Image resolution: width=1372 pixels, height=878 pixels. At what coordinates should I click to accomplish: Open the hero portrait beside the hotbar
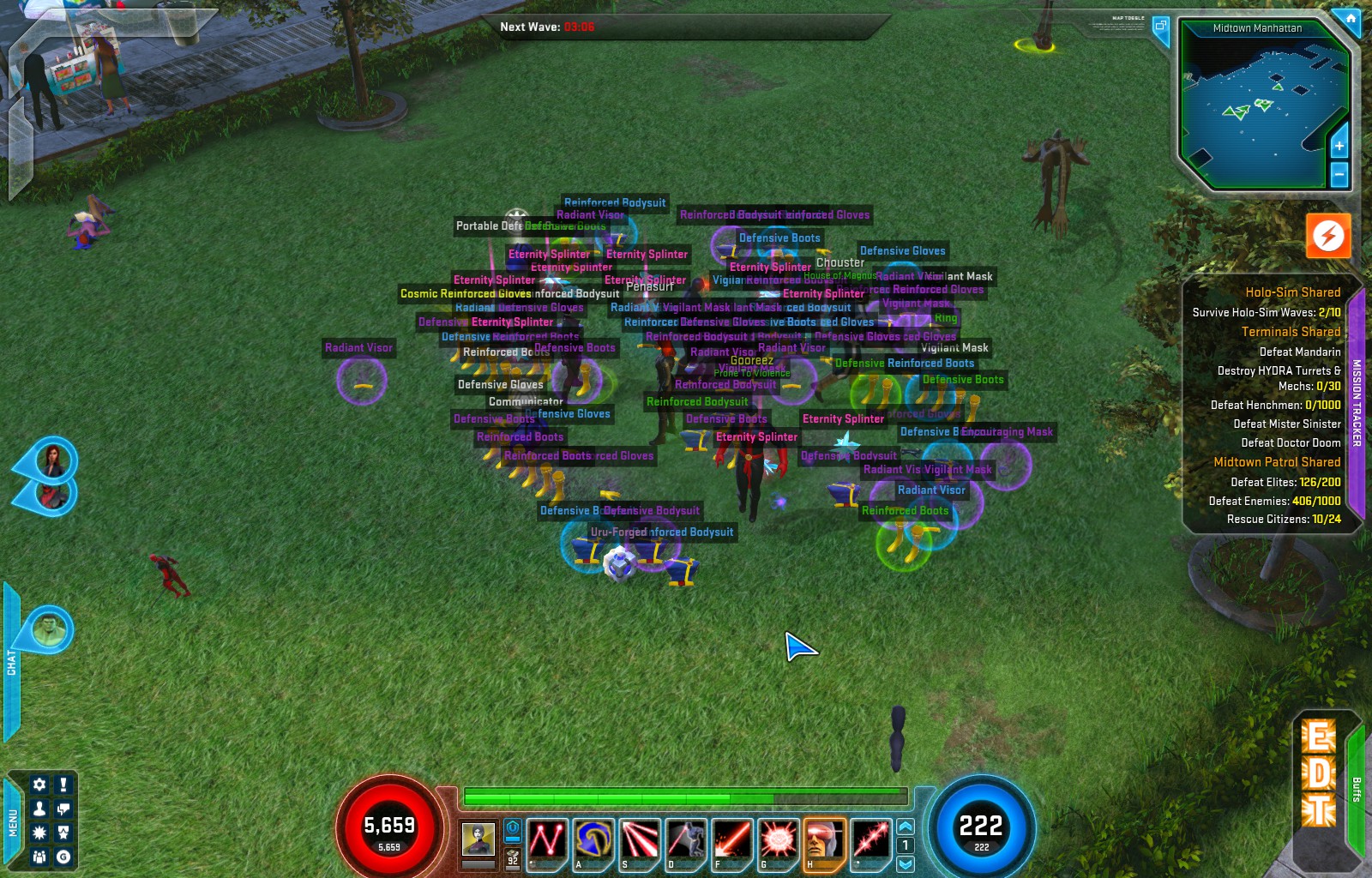(478, 839)
